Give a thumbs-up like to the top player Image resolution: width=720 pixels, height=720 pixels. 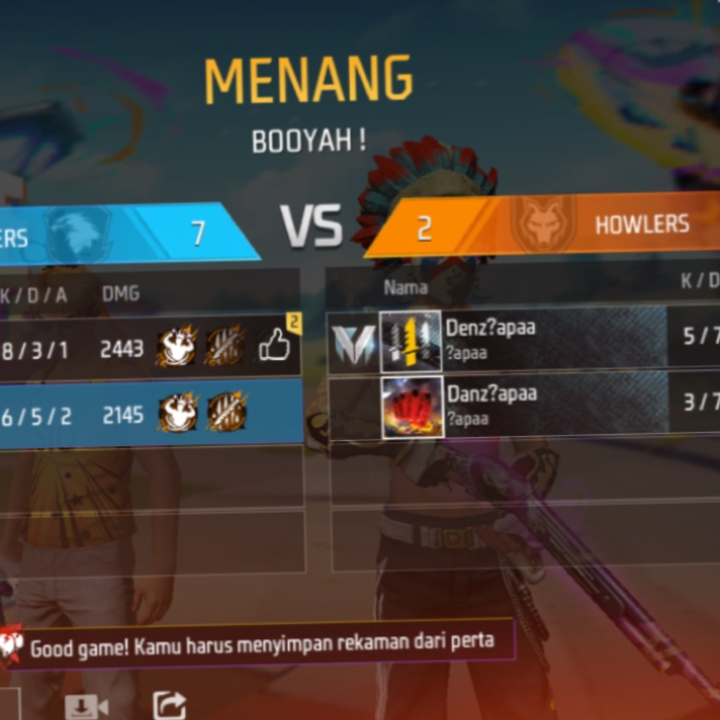(x=275, y=346)
